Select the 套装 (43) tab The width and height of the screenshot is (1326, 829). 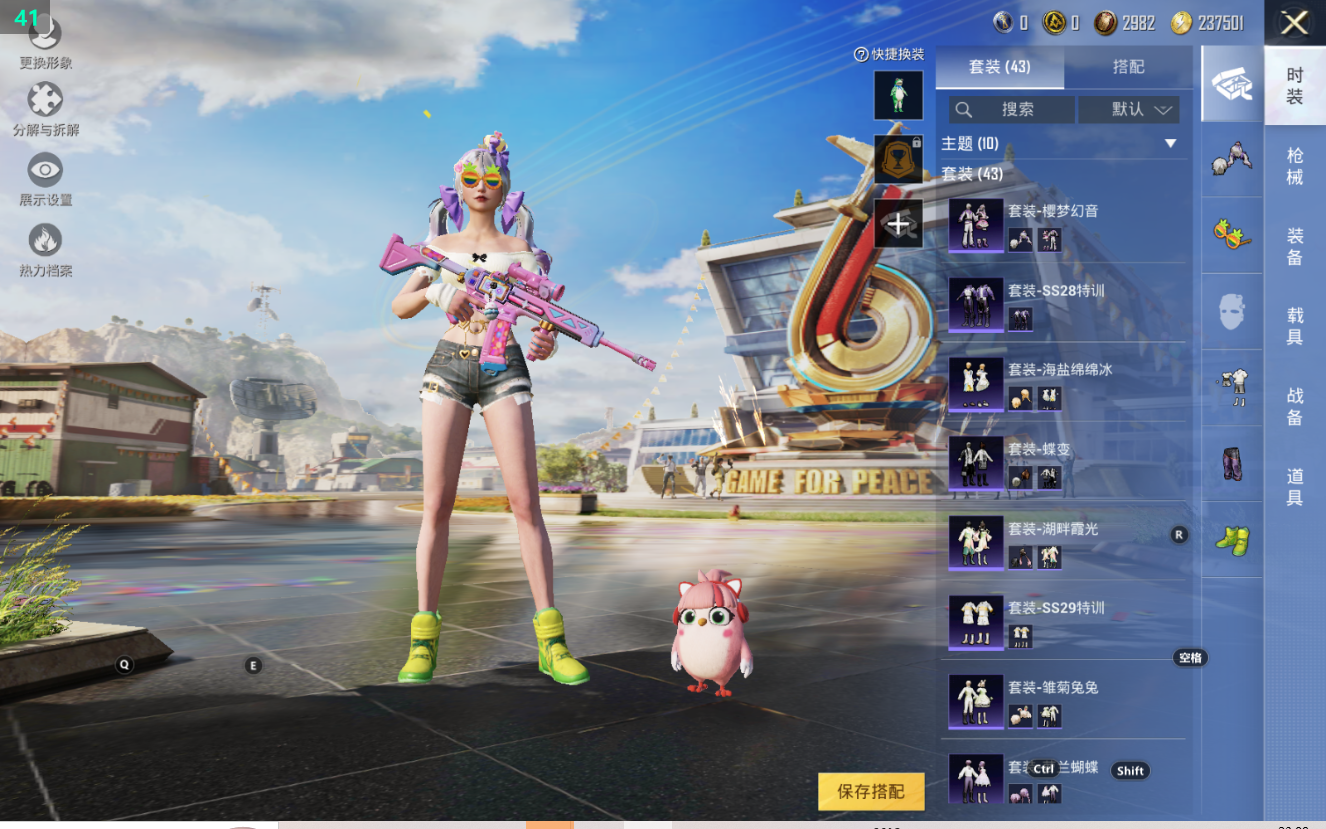pyautogui.click(x=999, y=67)
